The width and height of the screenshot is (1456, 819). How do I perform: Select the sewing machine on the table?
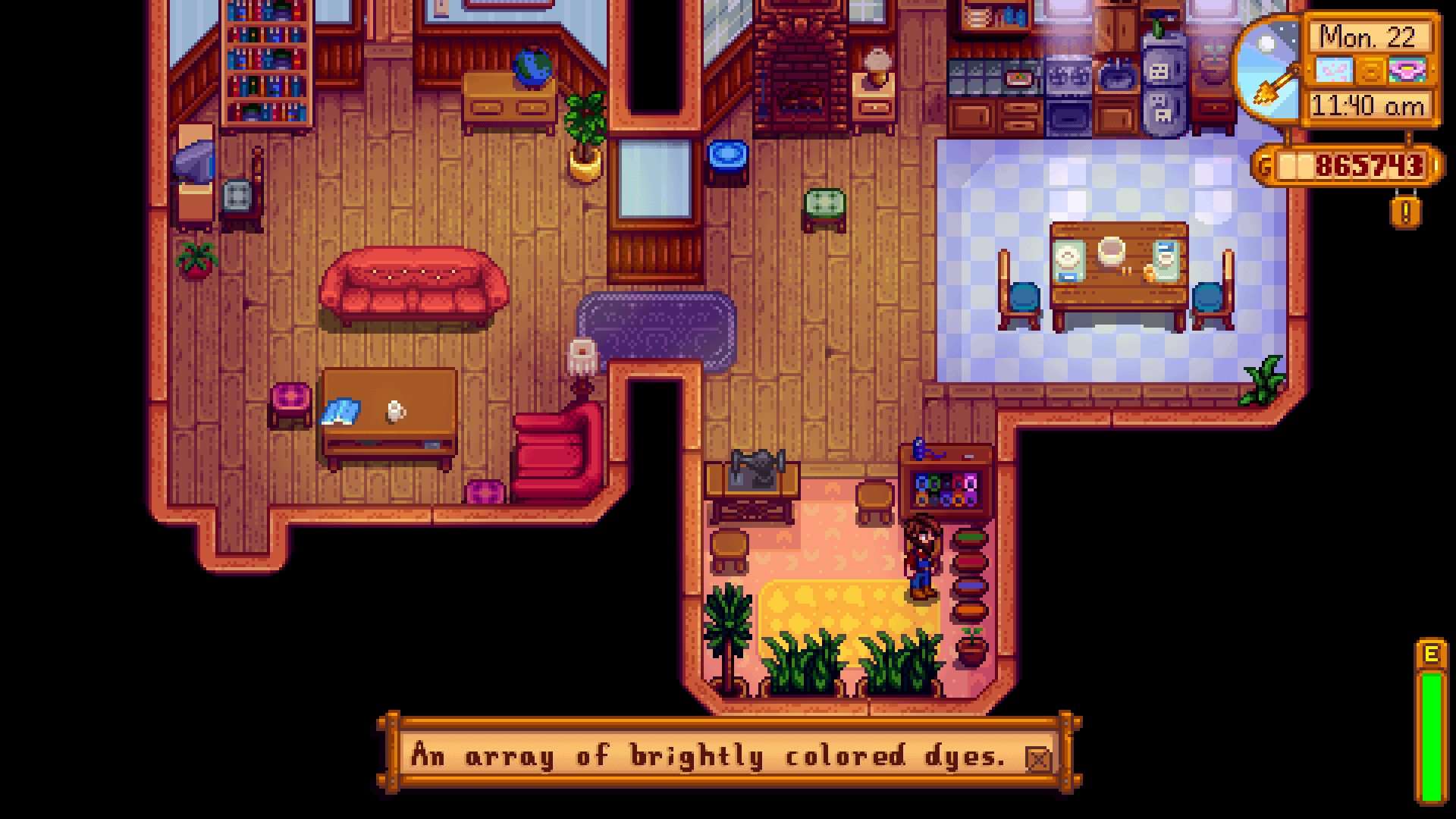tap(758, 466)
